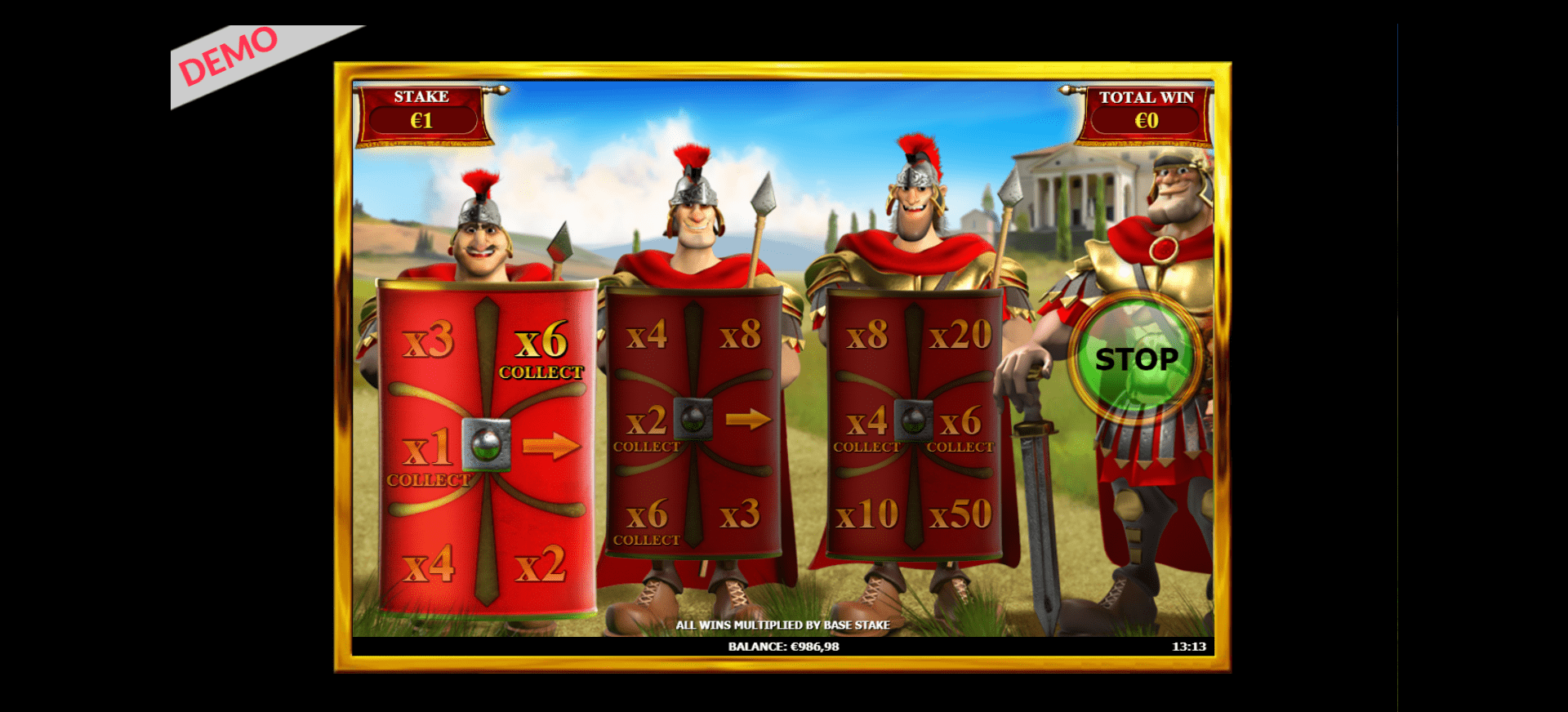Select the x6 COLLECT multiplier on the first shield
This screenshot has width=1568, height=712.
pos(542,353)
